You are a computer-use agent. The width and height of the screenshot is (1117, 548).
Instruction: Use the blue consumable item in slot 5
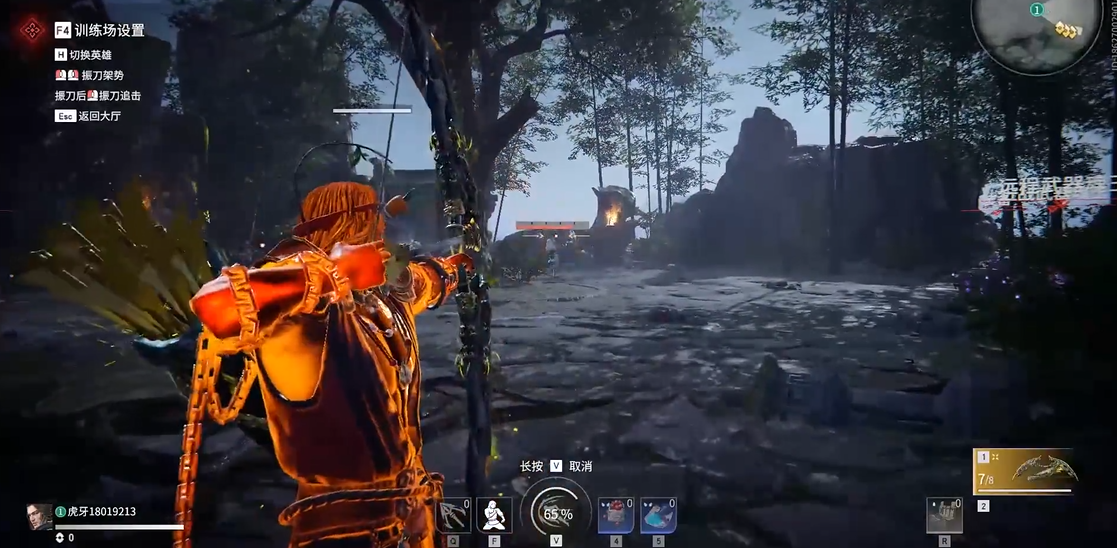(658, 515)
